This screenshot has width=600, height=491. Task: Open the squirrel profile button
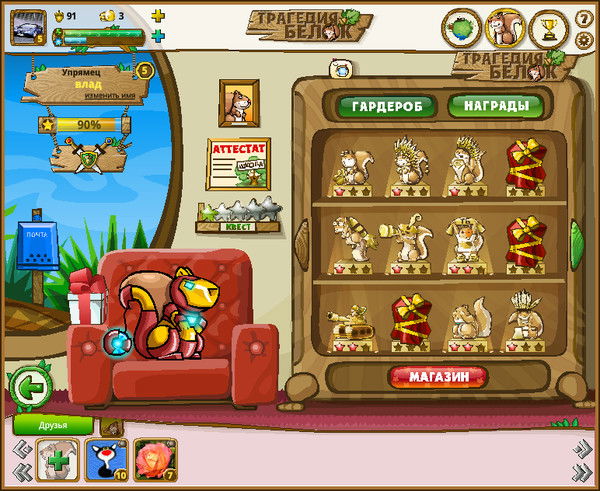504,28
